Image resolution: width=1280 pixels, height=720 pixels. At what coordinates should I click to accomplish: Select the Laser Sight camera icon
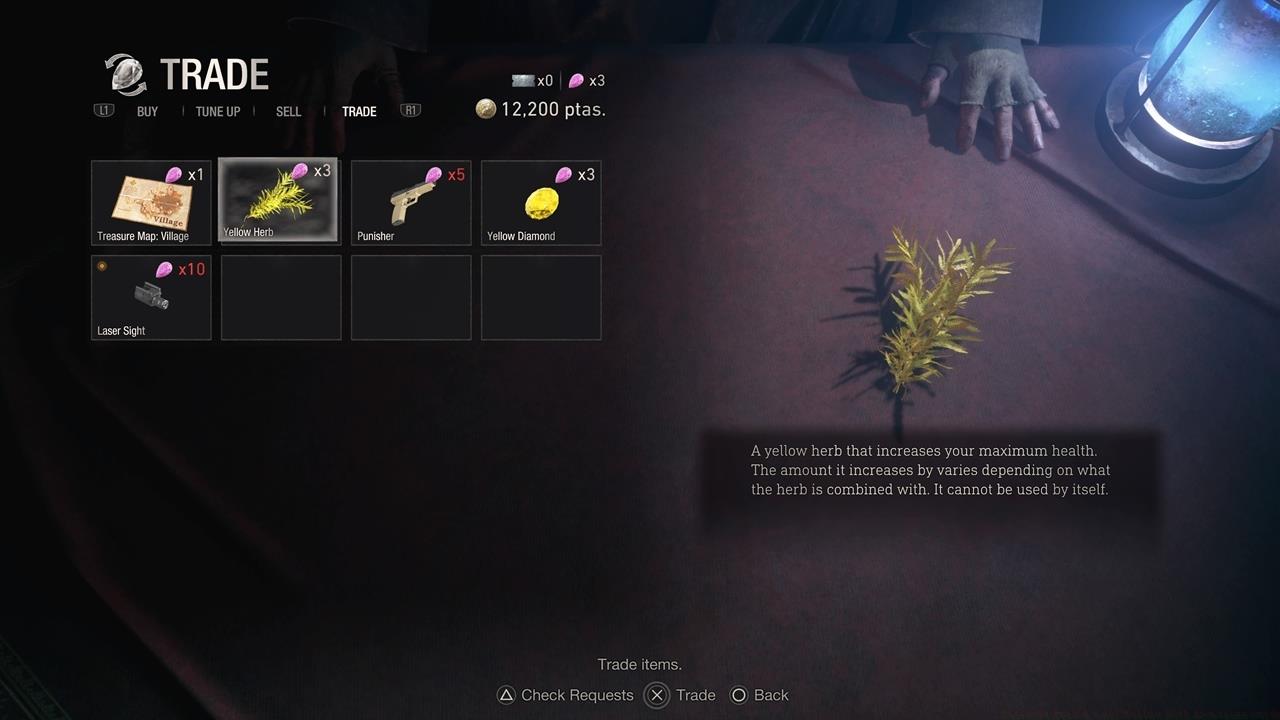click(150, 296)
